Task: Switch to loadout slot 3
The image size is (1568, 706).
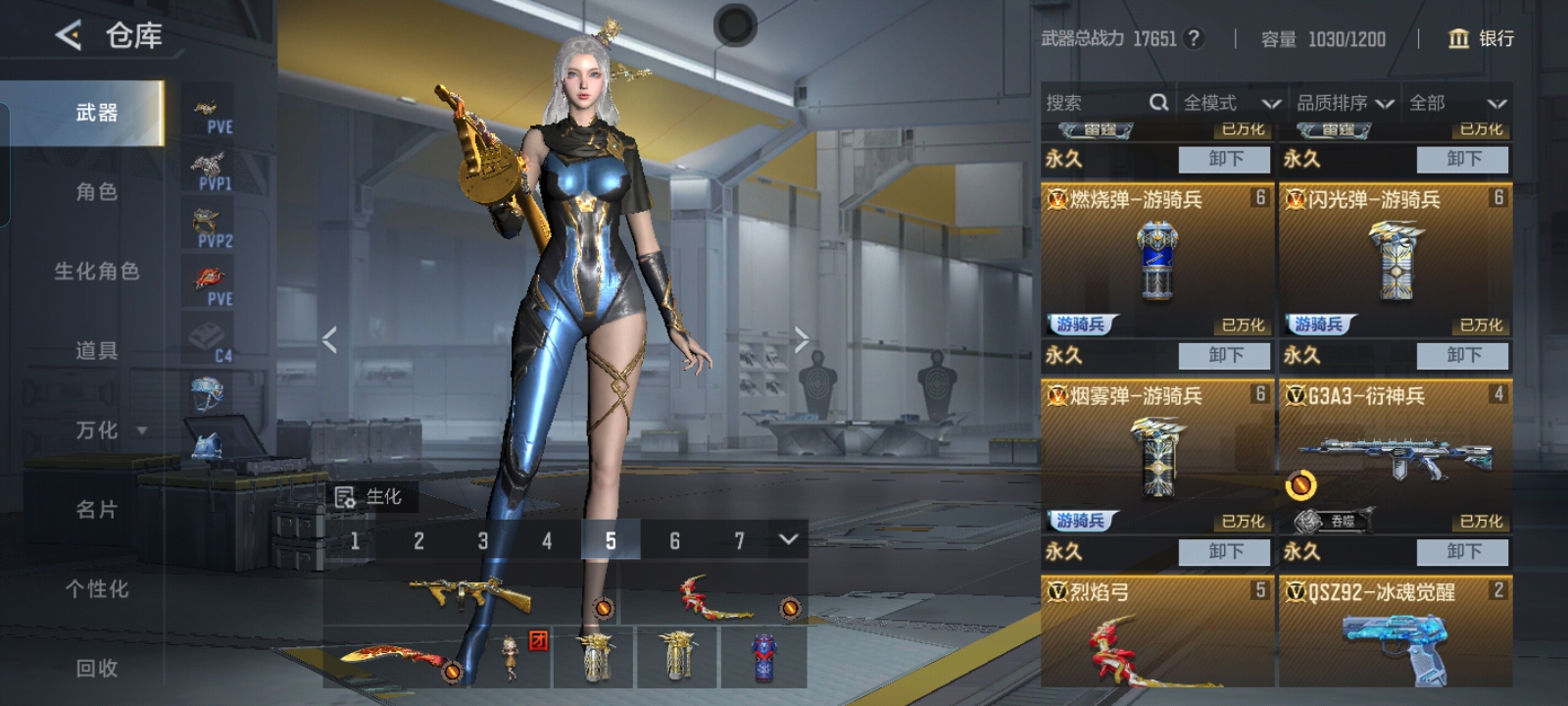Action: pos(482,540)
